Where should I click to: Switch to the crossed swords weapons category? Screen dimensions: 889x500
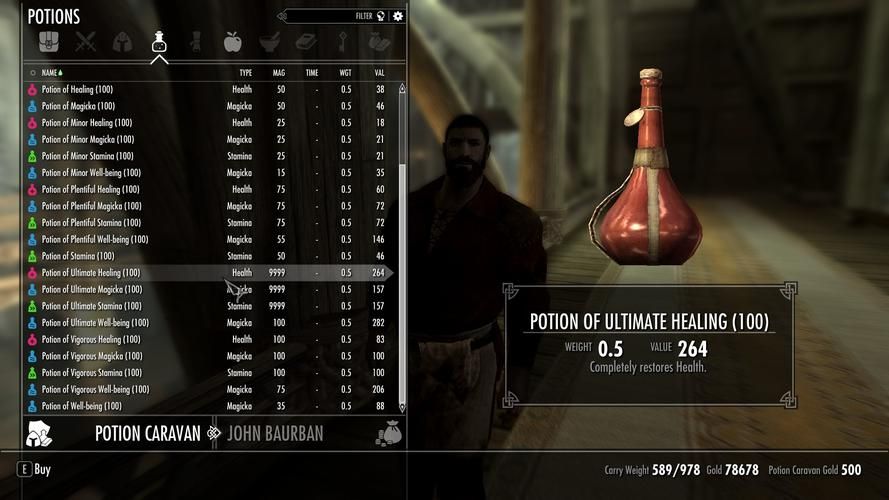(x=84, y=42)
